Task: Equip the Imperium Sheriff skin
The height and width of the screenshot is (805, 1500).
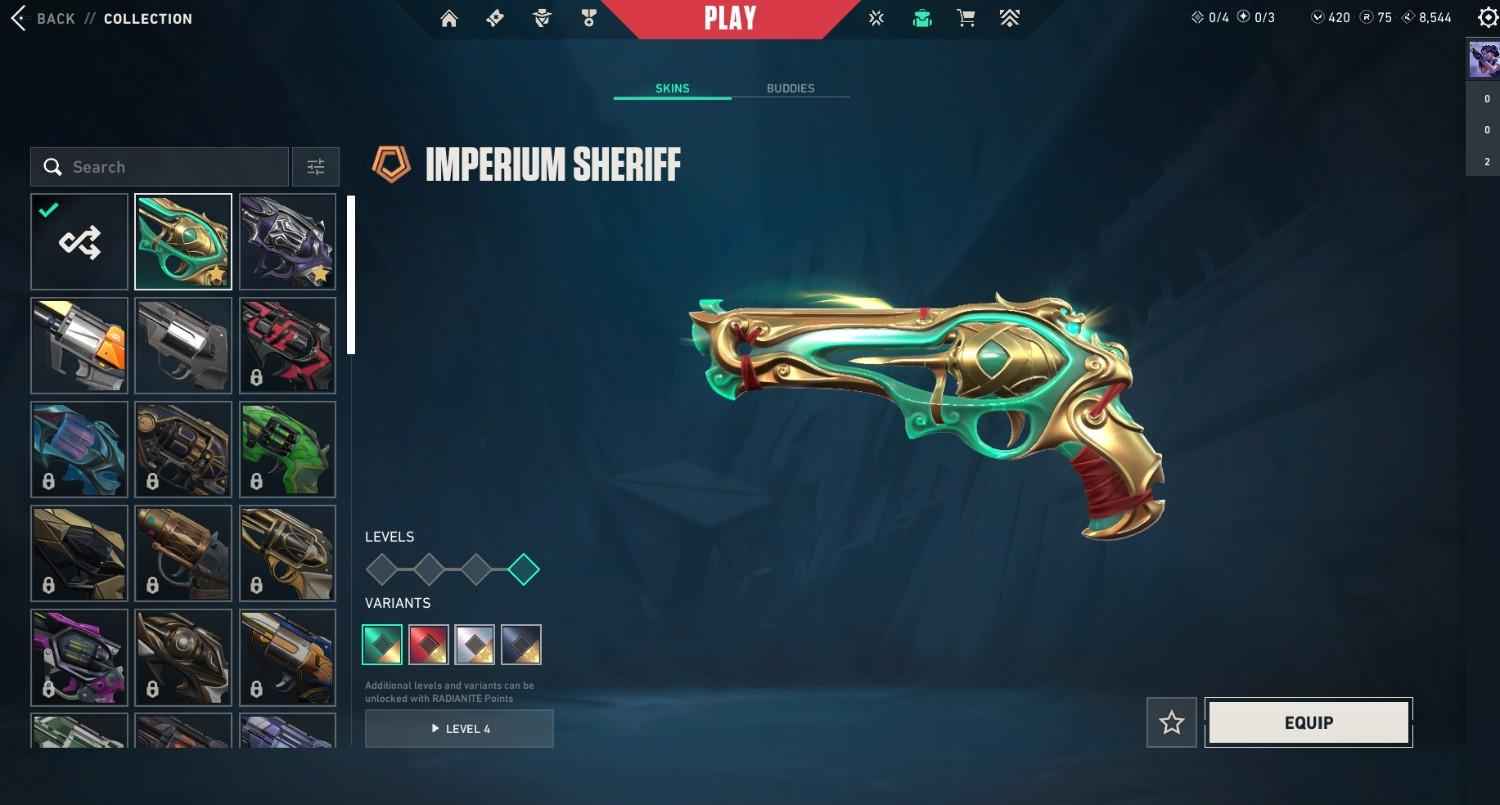Action: tap(1308, 723)
